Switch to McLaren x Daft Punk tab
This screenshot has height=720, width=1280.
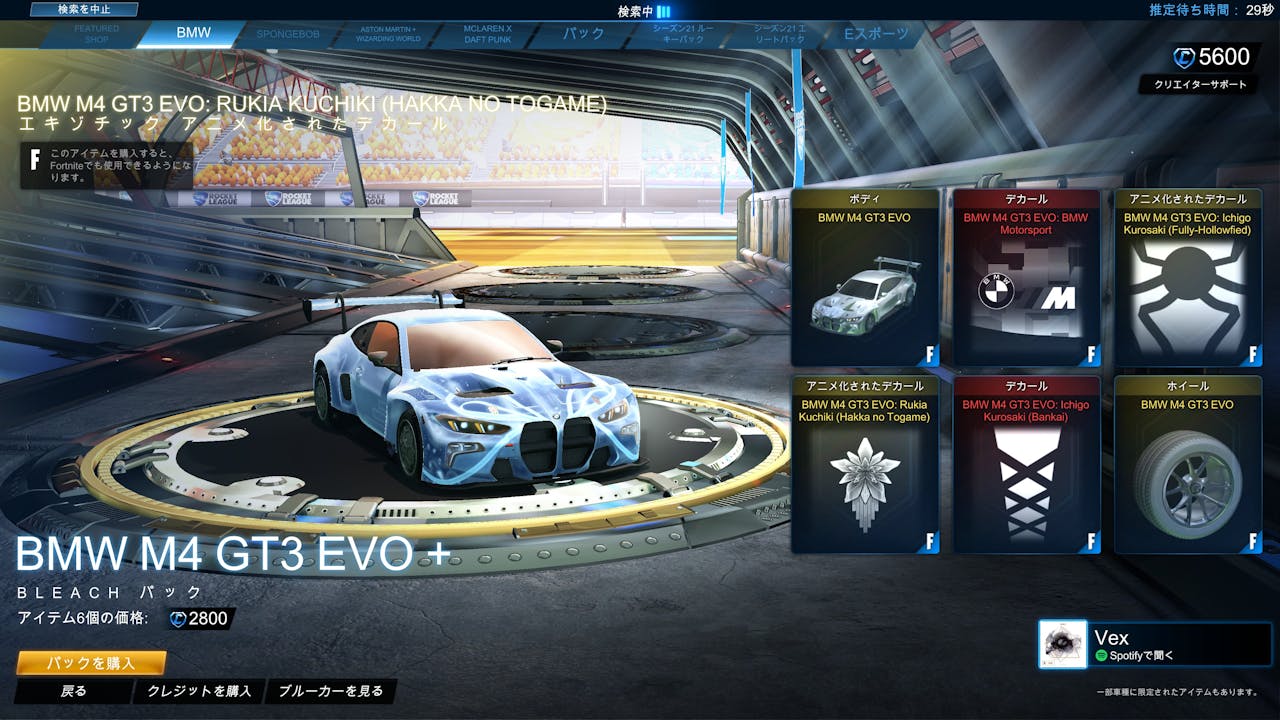coord(487,34)
